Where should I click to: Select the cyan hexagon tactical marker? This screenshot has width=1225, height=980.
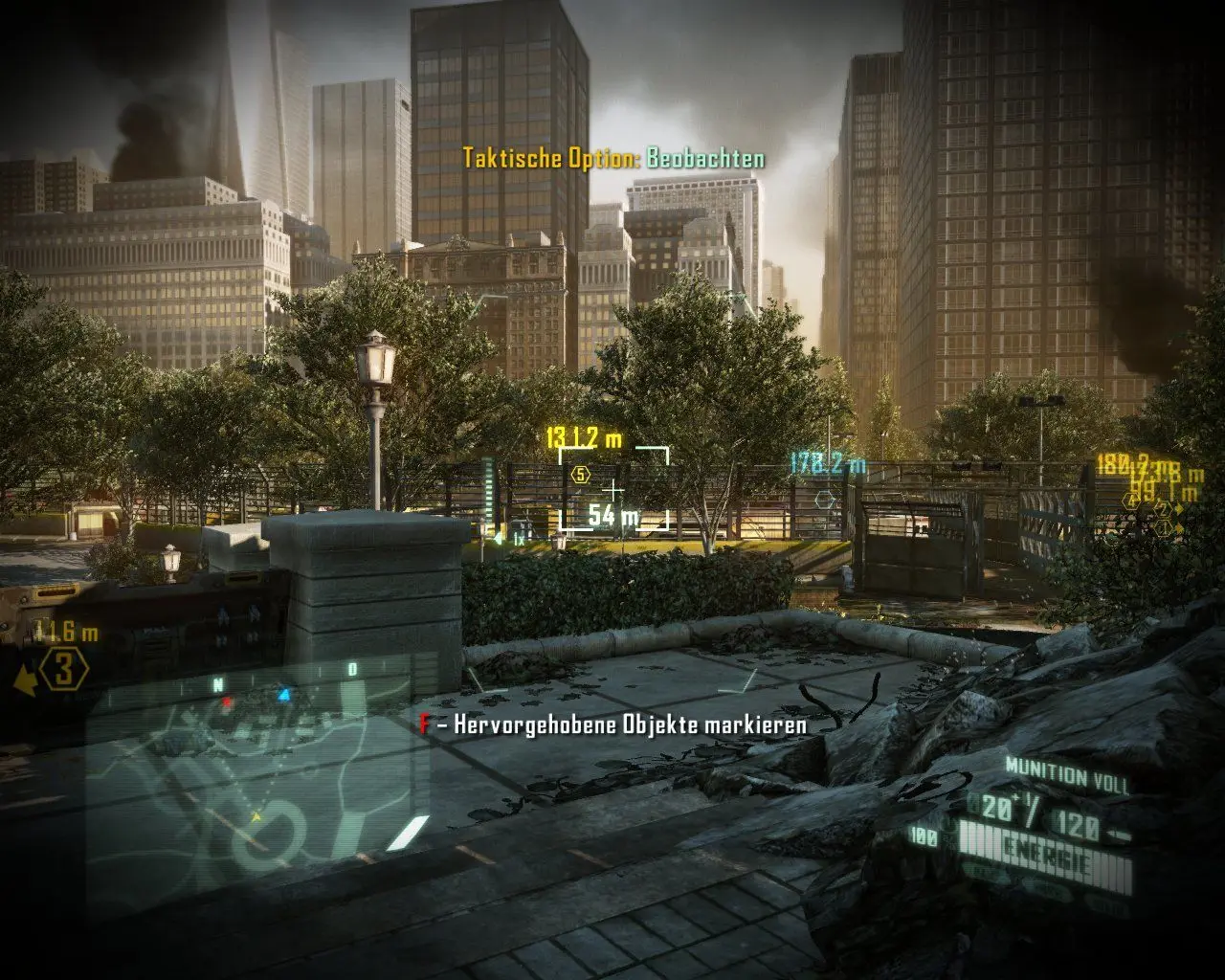click(x=825, y=499)
